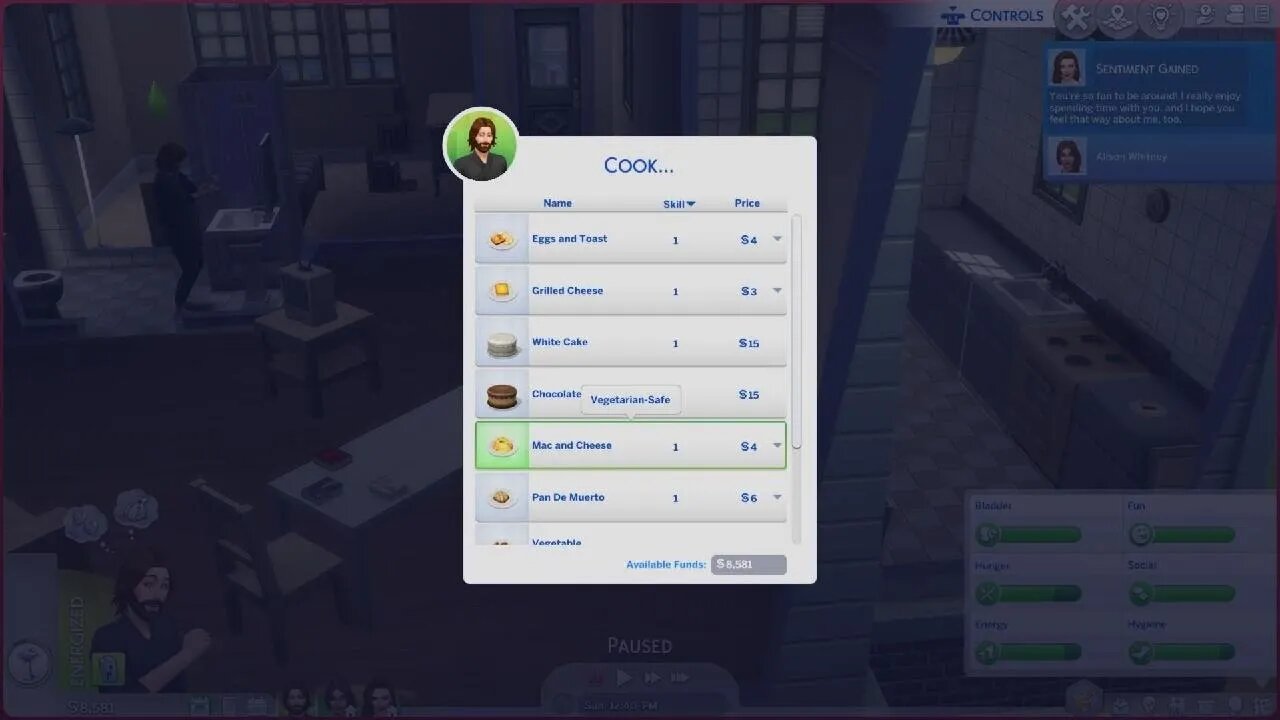Click the plumbob wheel icon bottom left
The height and width of the screenshot is (720, 1280).
[x=30, y=665]
